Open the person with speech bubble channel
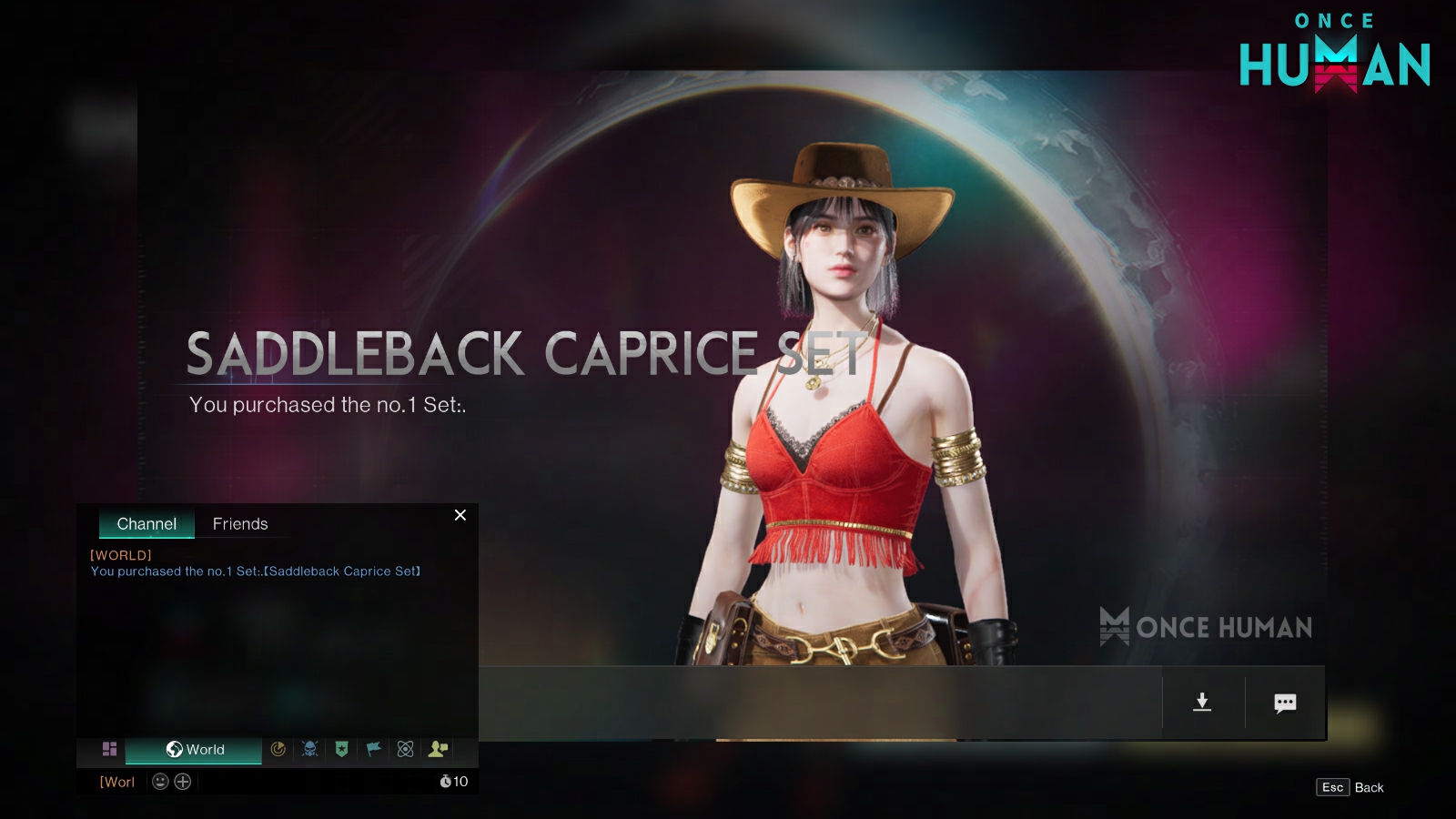The image size is (1456, 819). click(438, 749)
